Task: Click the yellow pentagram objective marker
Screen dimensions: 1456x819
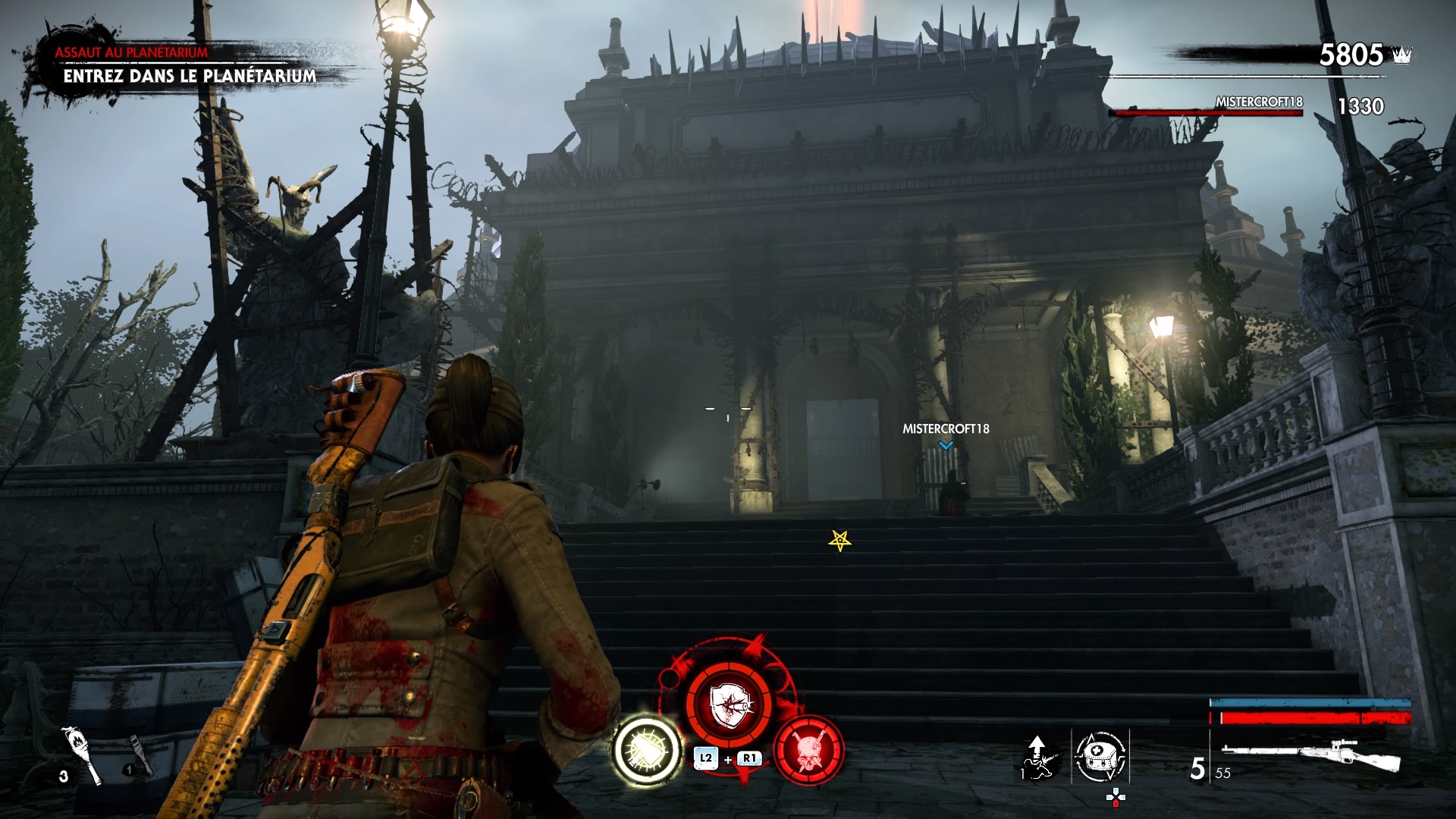Action: [x=839, y=541]
